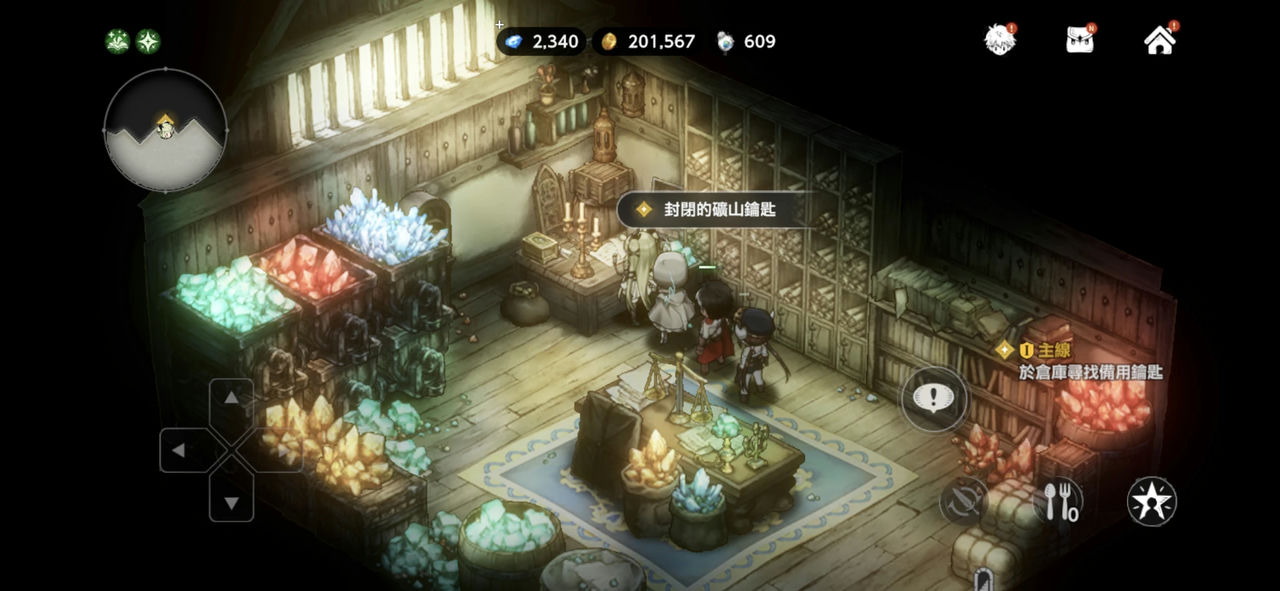The width and height of the screenshot is (1280, 591).
Task: Open the circular minimap
Action: (x=165, y=130)
